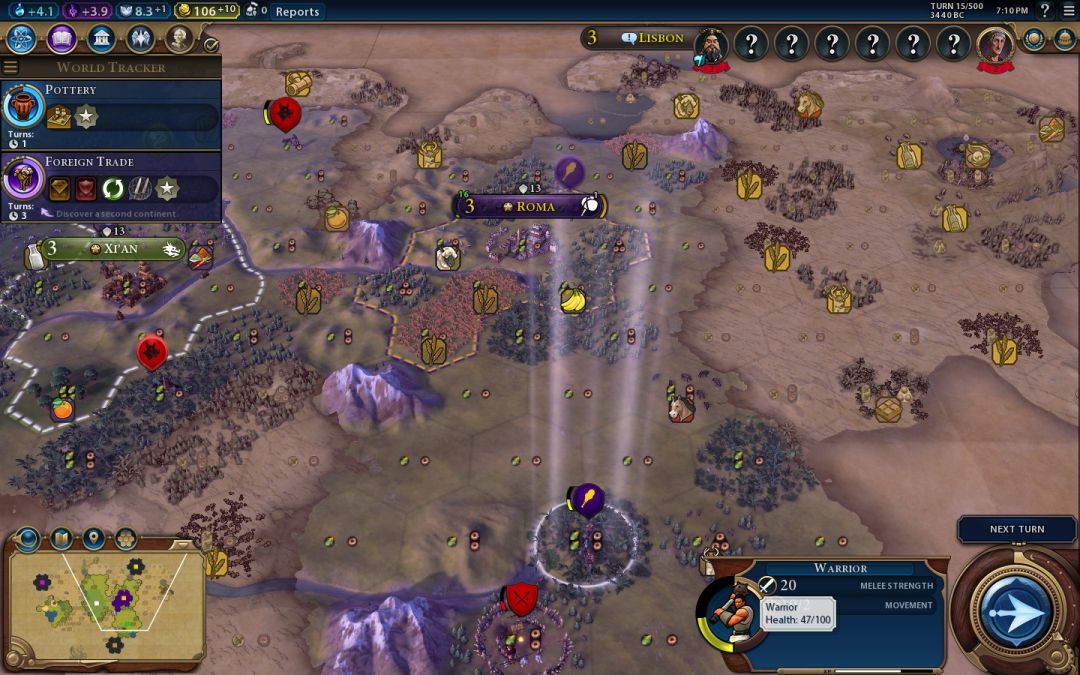
Task: Open the main game menu
Action: tap(1069, 11)
